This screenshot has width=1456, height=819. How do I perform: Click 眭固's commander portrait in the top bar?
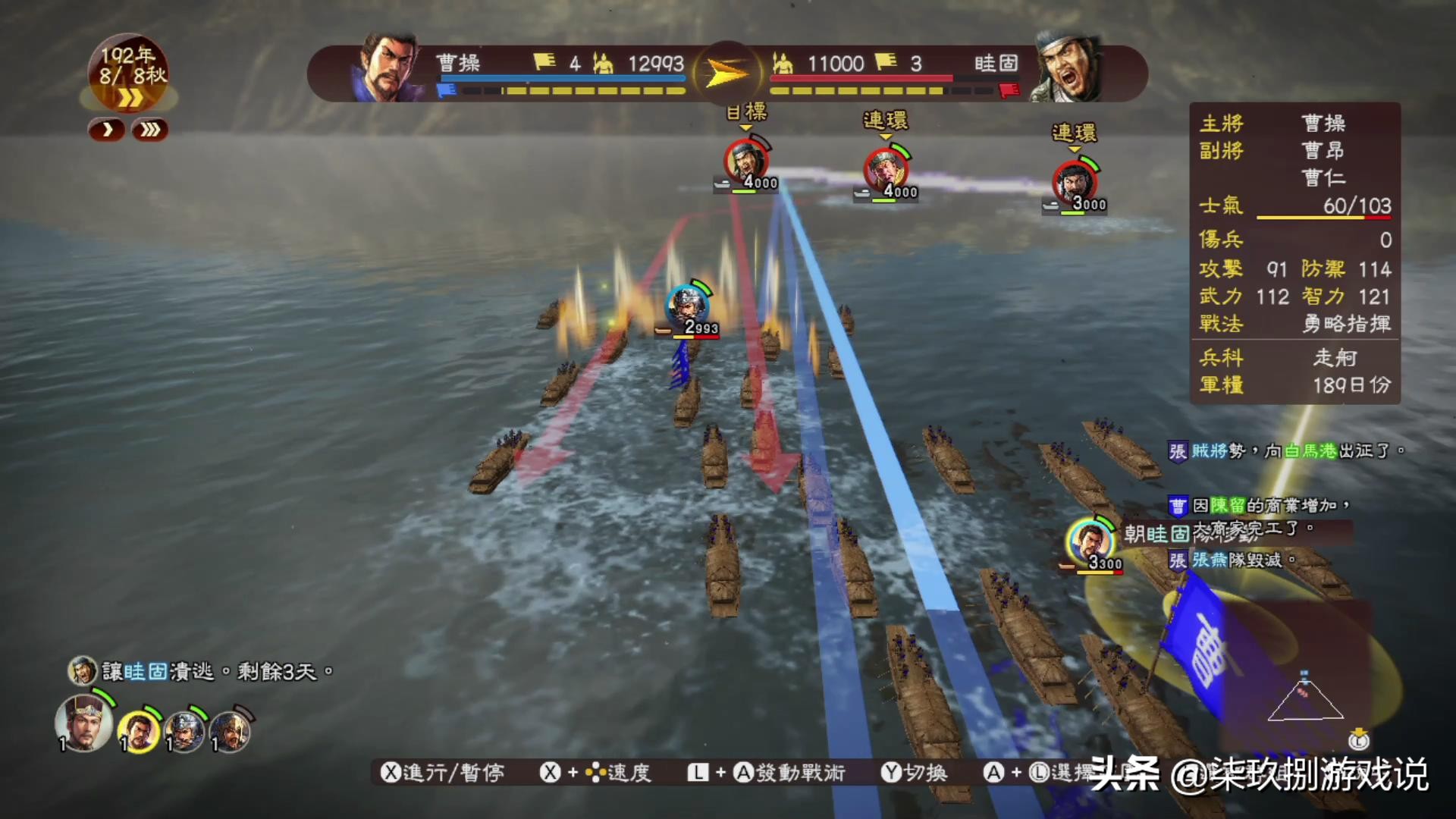[1068, 68]
